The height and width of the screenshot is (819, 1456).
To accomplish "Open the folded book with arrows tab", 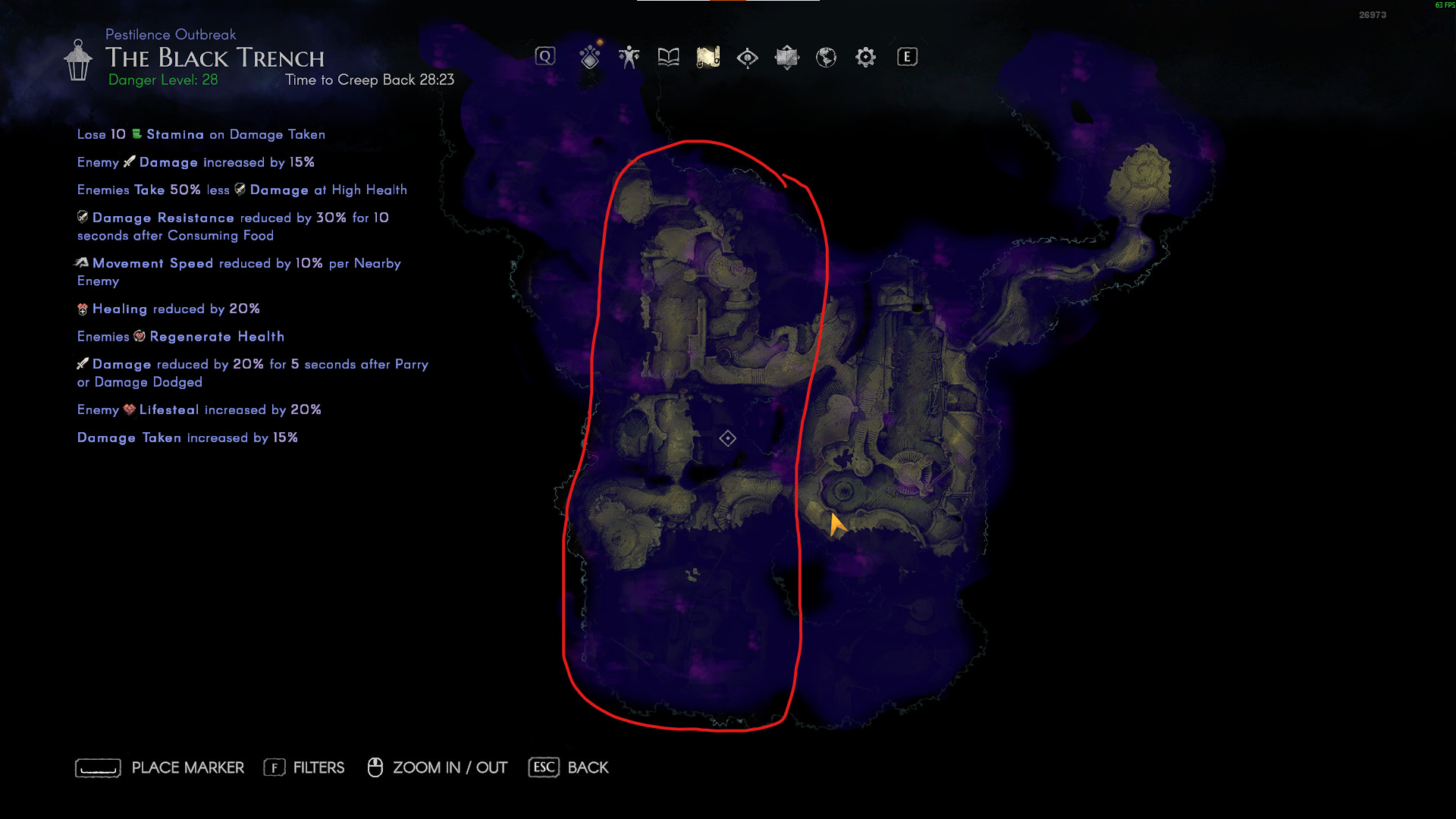I will click(x=786, y=57).
